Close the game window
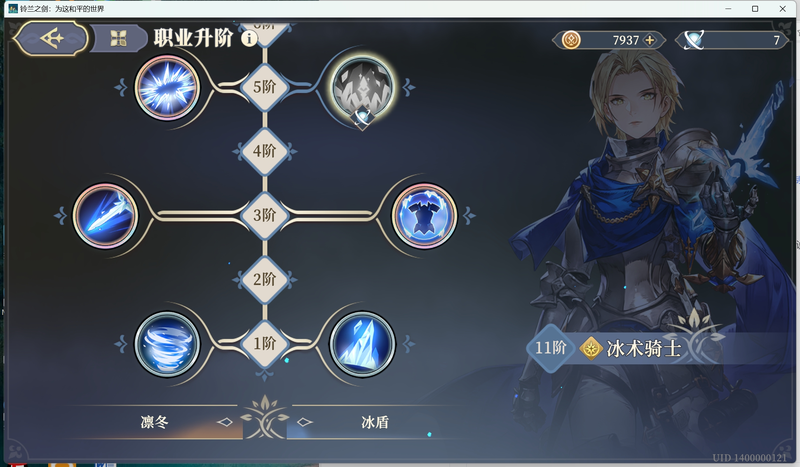 [x=783, y=9]
